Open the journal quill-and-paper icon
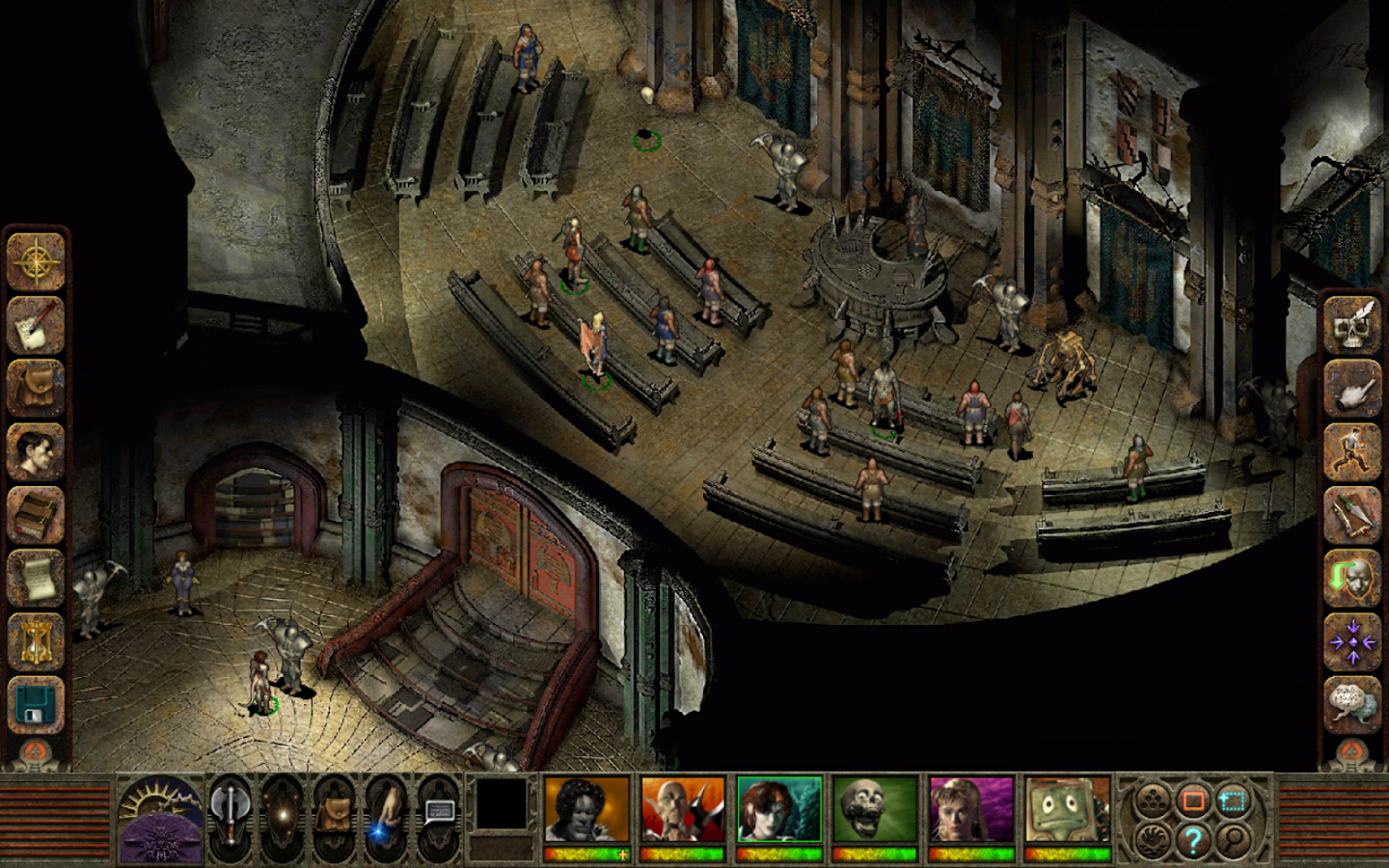The width and height of the screenshot is (1389, 868). (x=37, y=328)
